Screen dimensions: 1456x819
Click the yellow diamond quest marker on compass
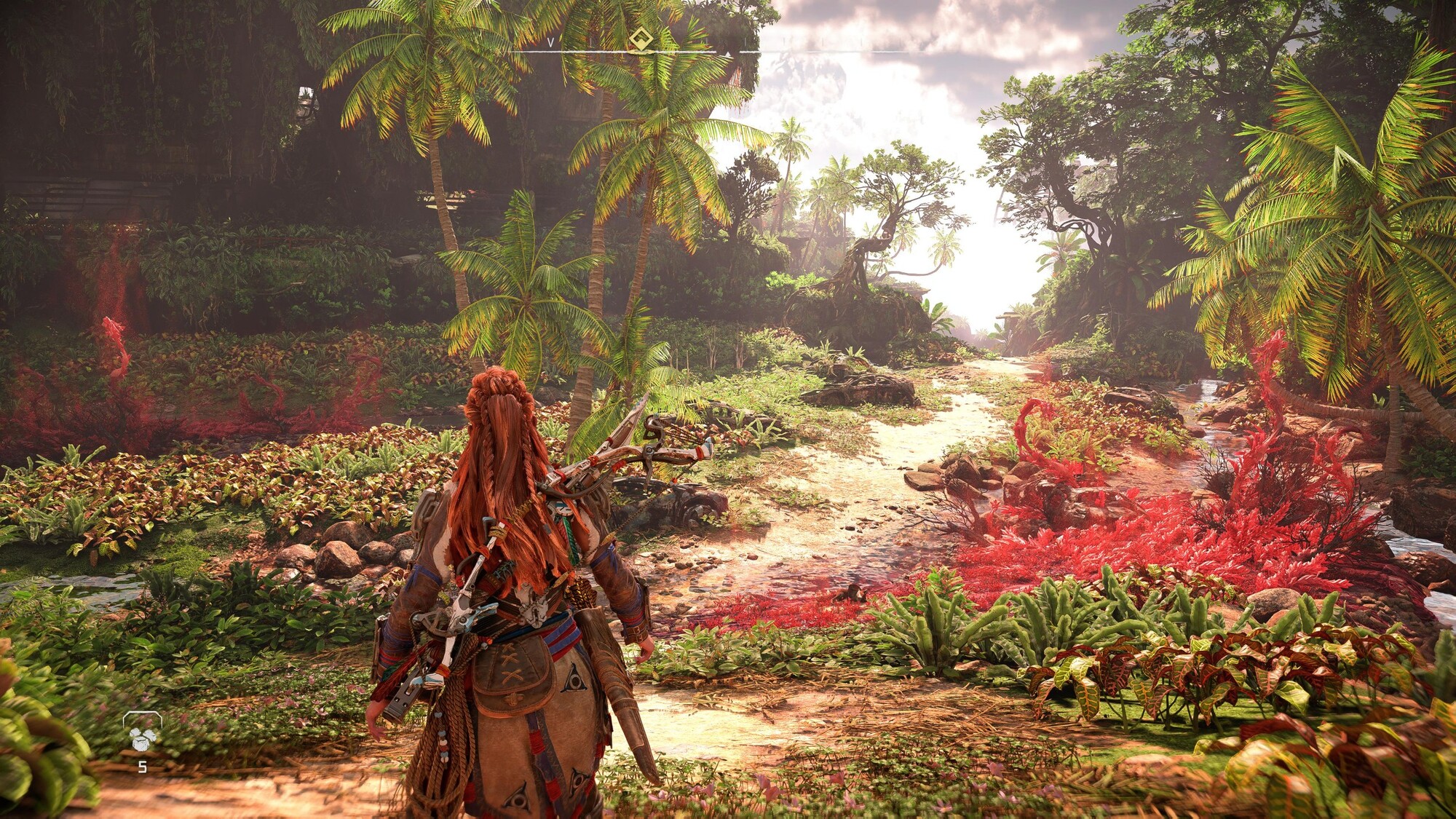click(641, 39)
